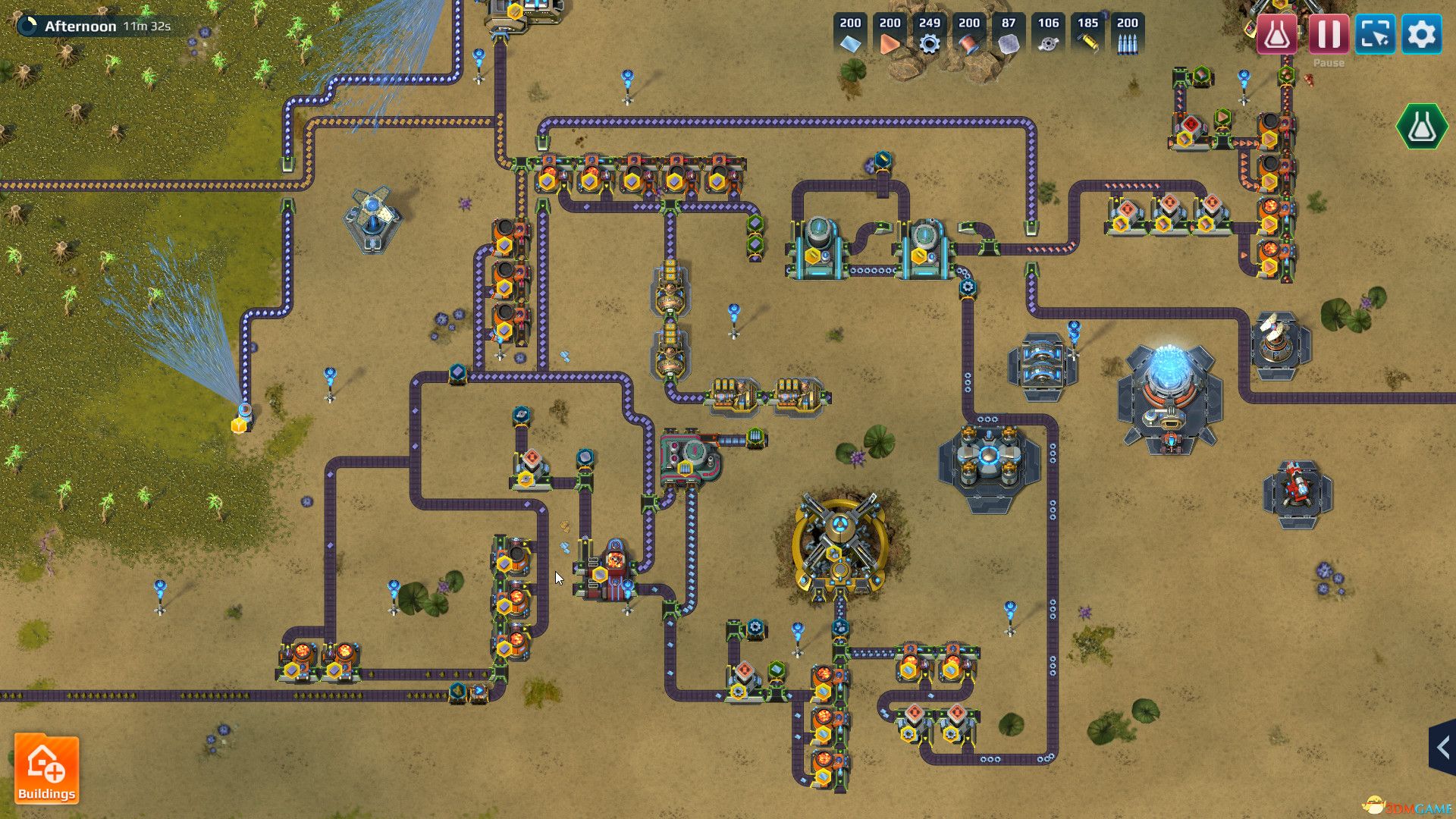The image size is (1456, 819).
Task: Open the gear settings menu
Action: coord(1421,35)
